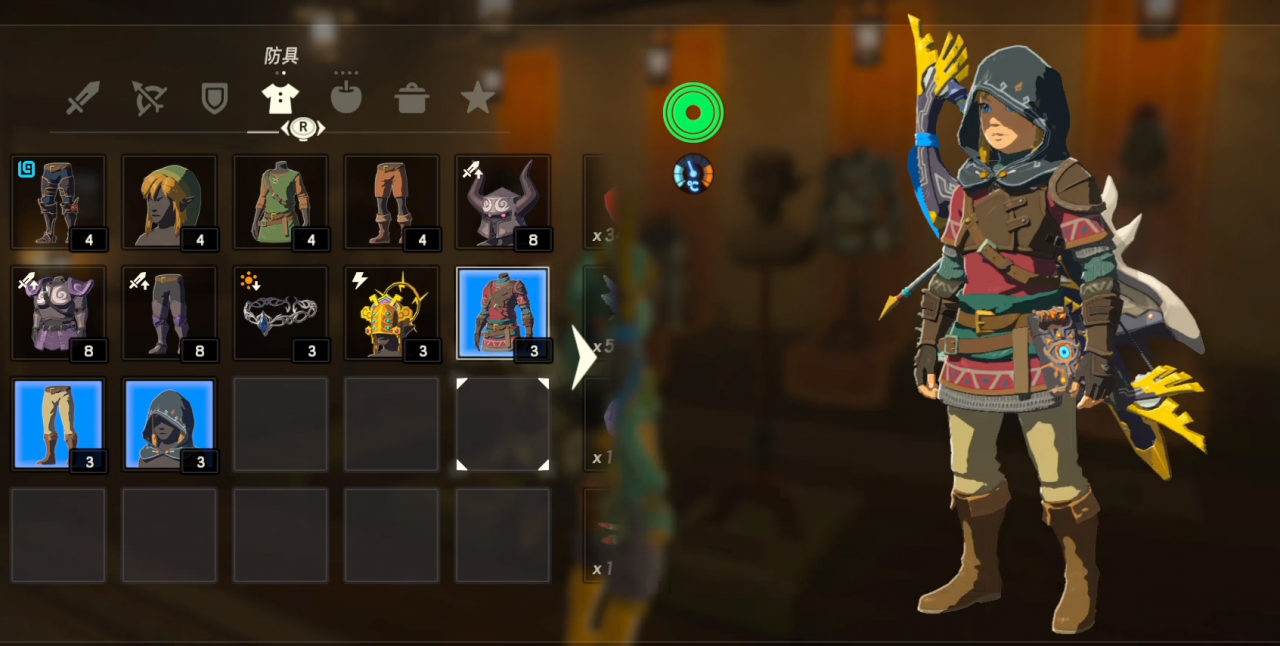Viewport: 1280px width, 646px height.
Task: Select the green tunic slot
Action: click(280, 202)
